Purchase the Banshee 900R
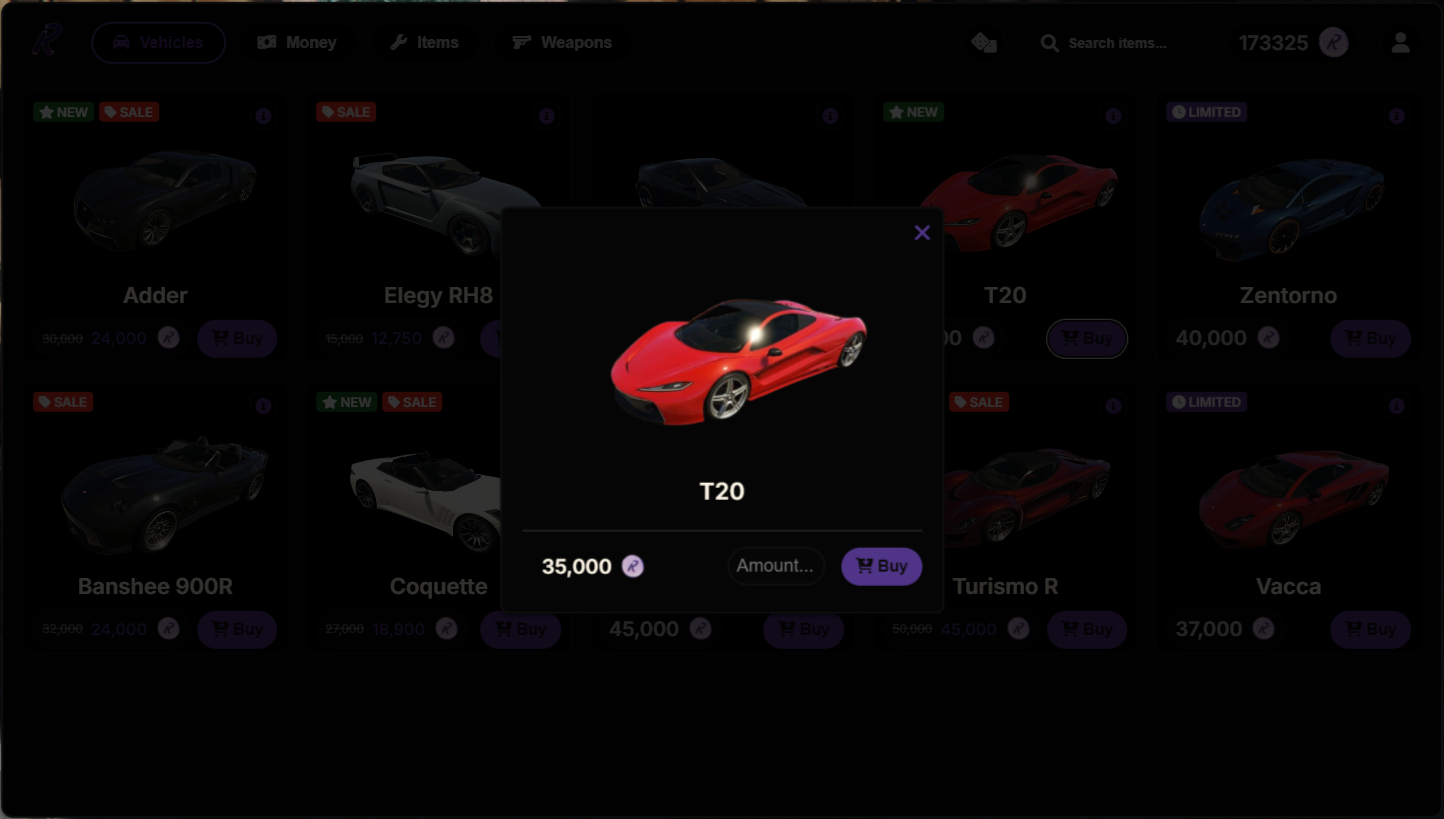 (x=237, y=630)
